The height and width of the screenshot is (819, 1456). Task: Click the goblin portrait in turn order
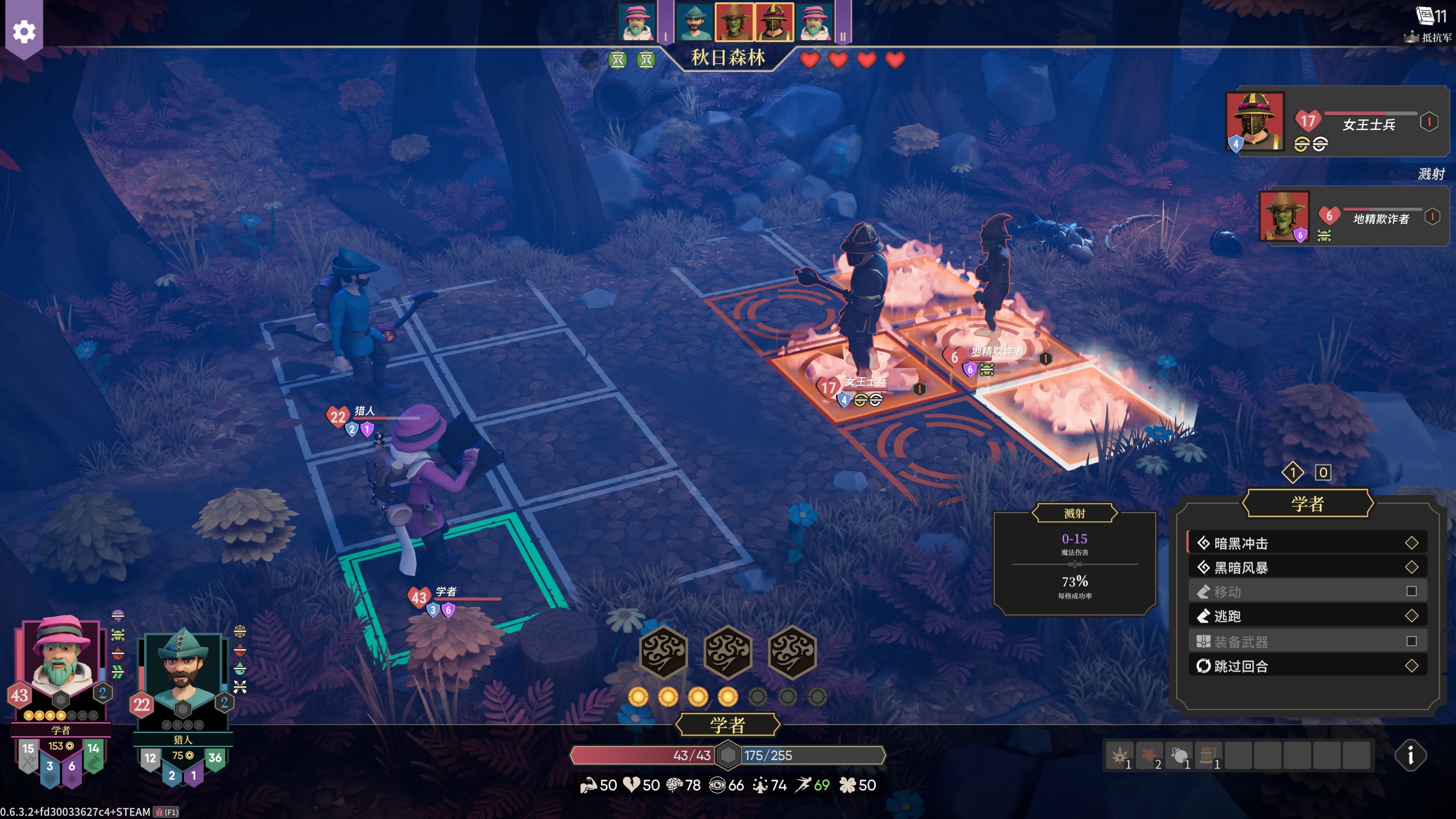click(734, 21)
